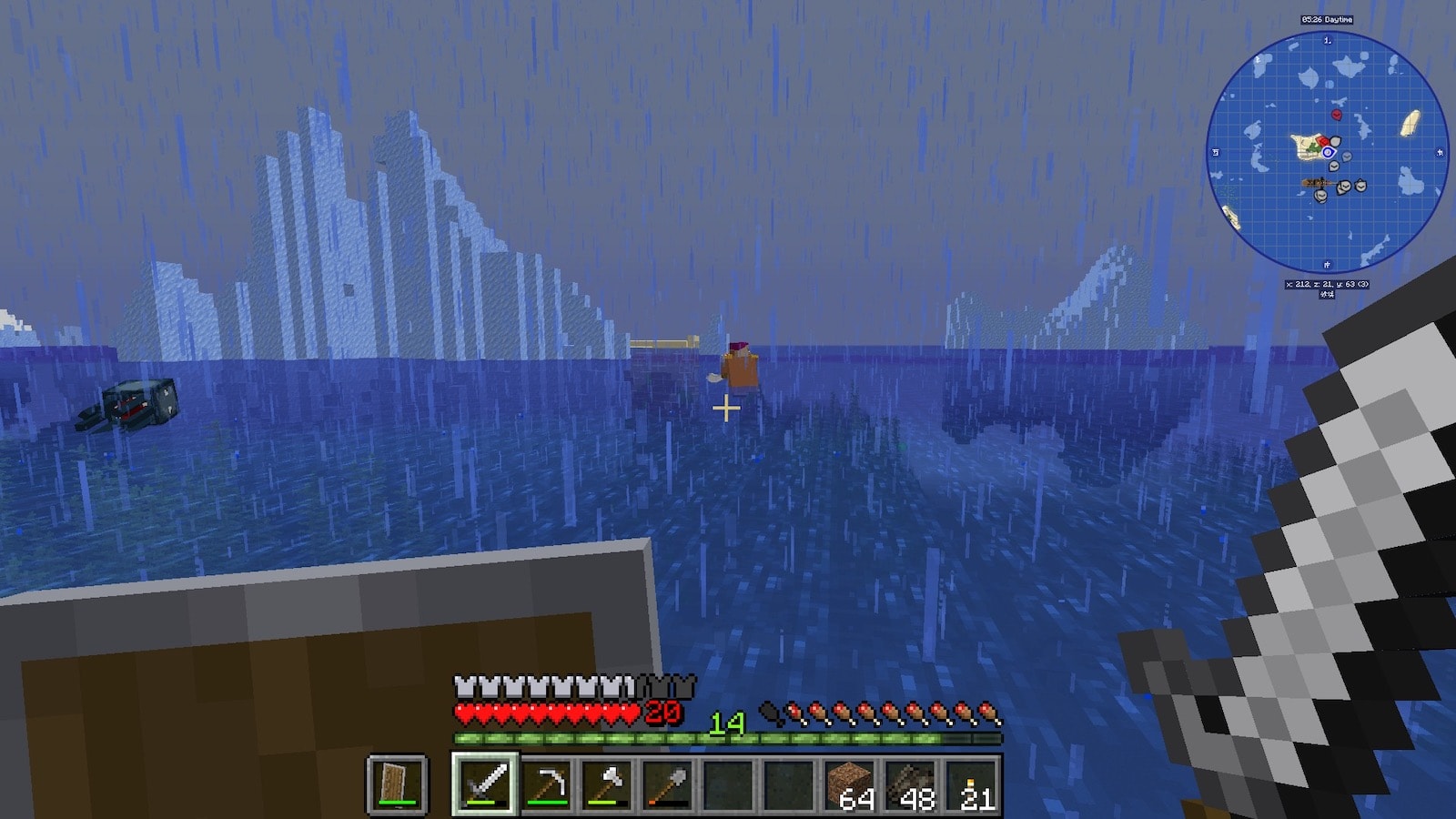Image resolution: width=1456 pixels, height=819 pixels.
Task: Click the off-hand wooden door slot
Action: click(397, 784)
